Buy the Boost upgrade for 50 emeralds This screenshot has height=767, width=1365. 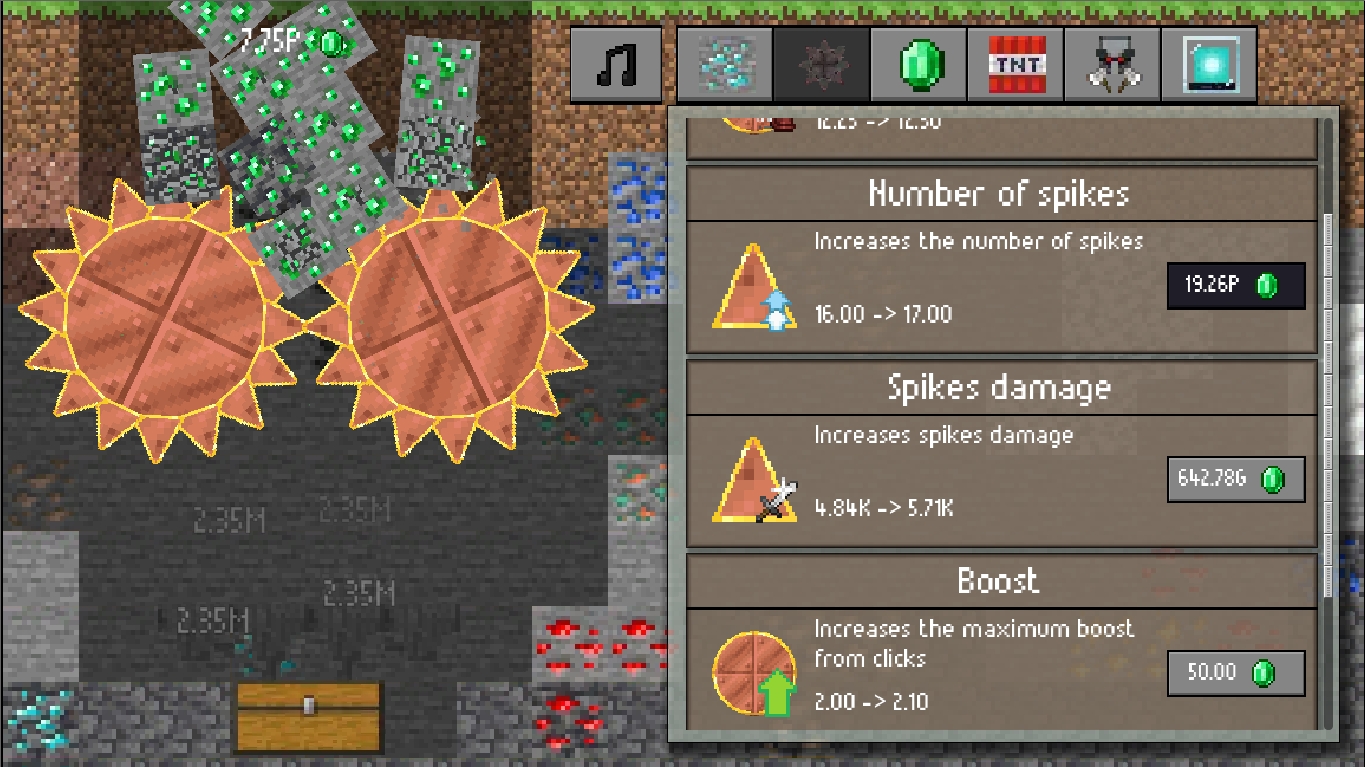(1236, 673)
